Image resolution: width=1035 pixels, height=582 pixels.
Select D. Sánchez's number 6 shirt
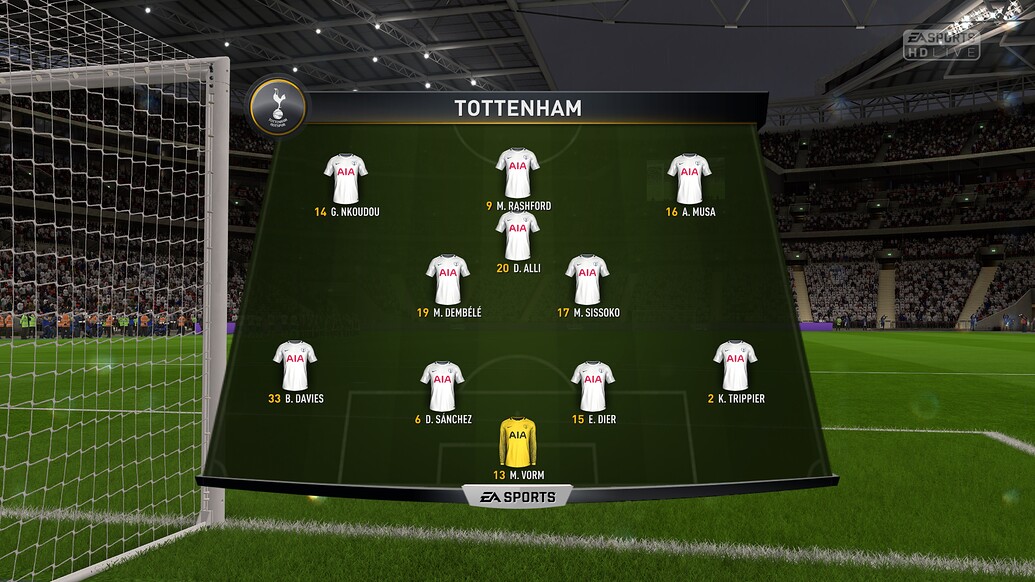point(442,386)
